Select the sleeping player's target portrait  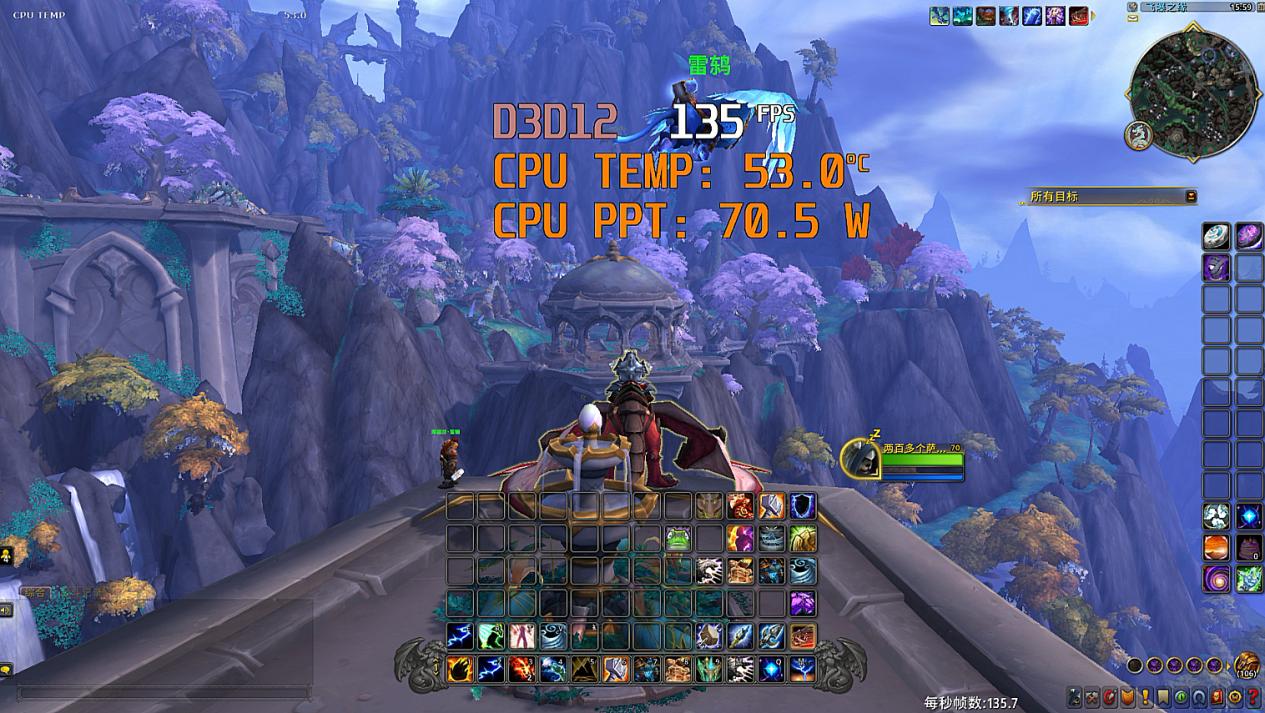(859, 458)
